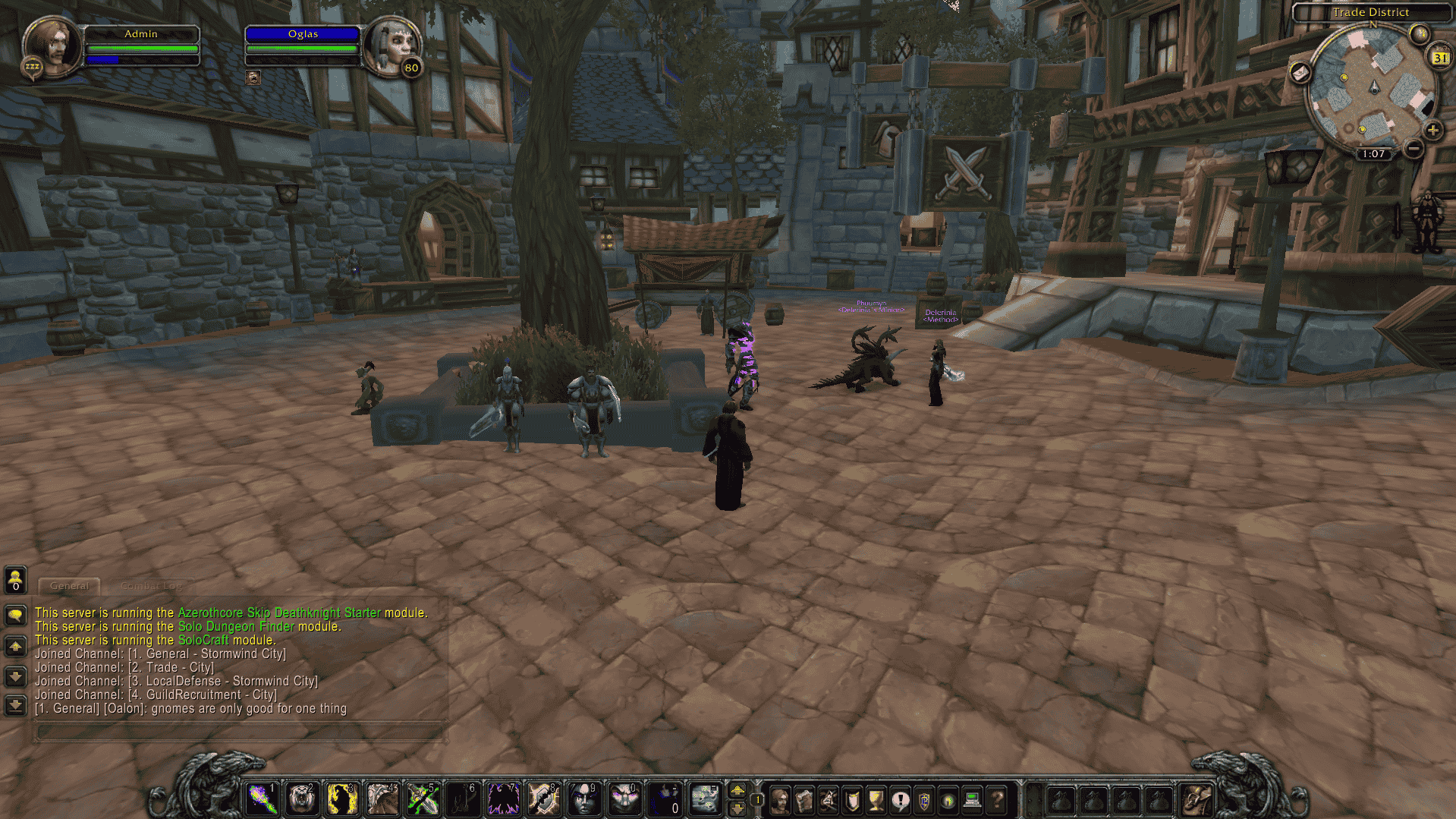Viewport: 1456px width, 819px height.
Task: Zoom out the minimap with the minus button
Action: coord(1413,150)
